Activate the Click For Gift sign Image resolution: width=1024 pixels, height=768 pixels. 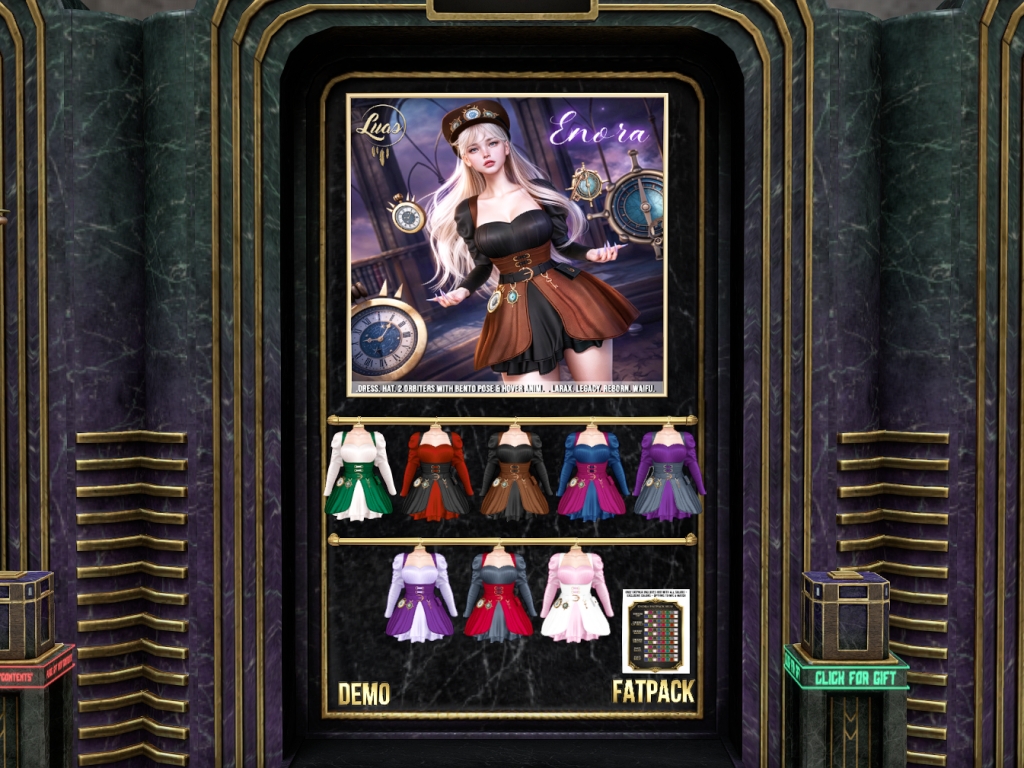coord(846,677)
